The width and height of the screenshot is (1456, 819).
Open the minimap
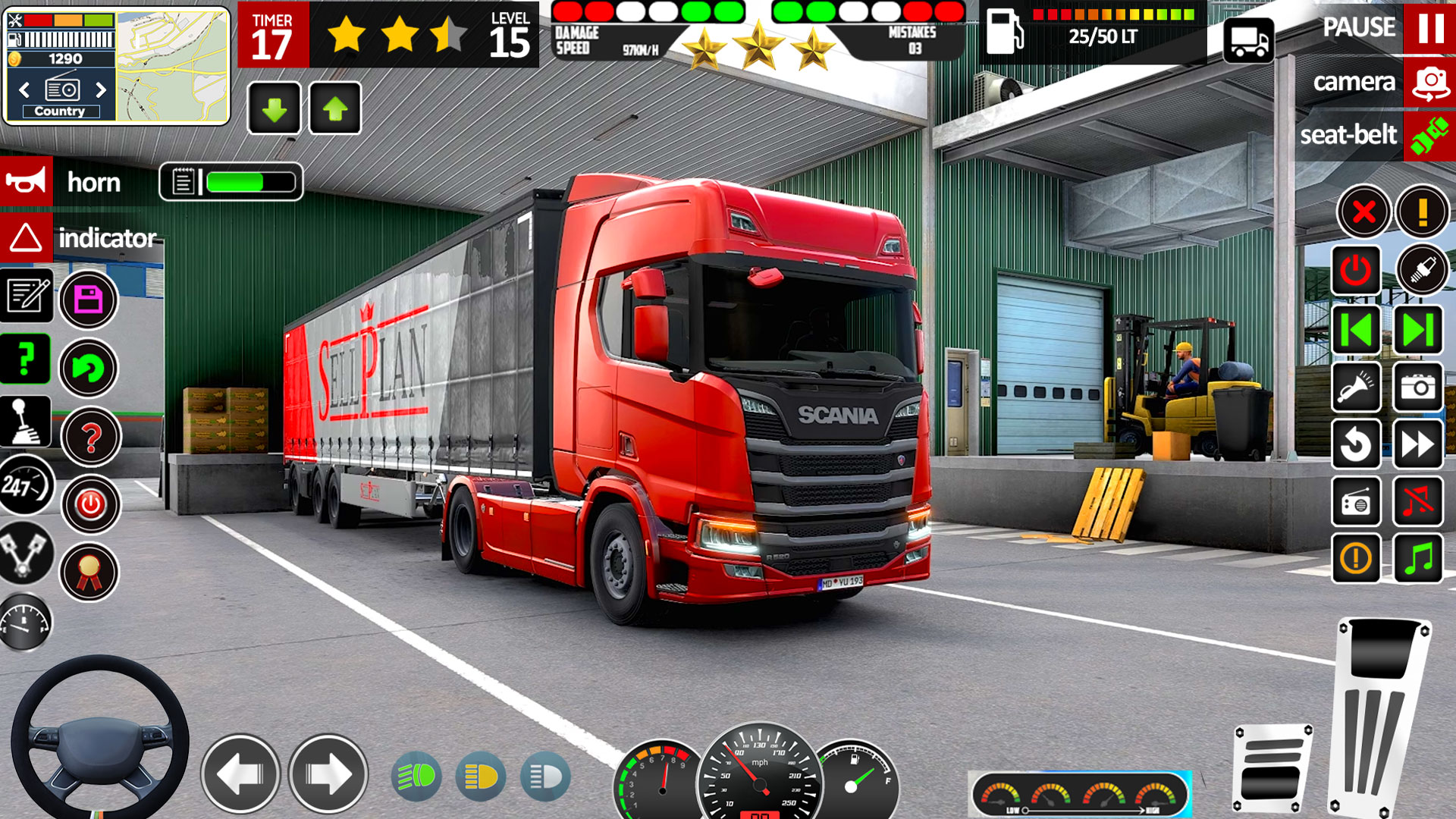point(173,66)
